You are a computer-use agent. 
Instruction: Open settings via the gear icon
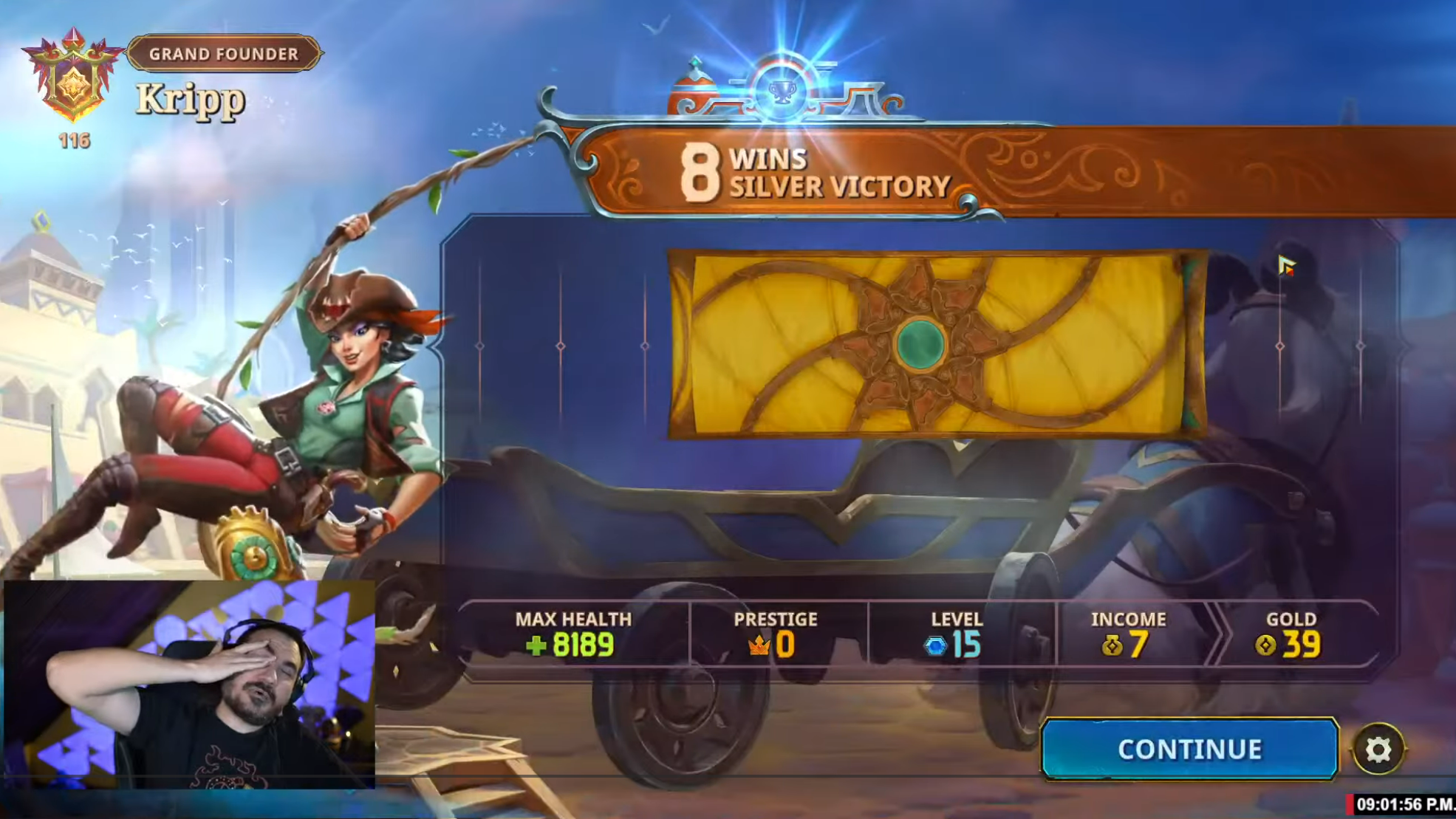point(1378,750)
